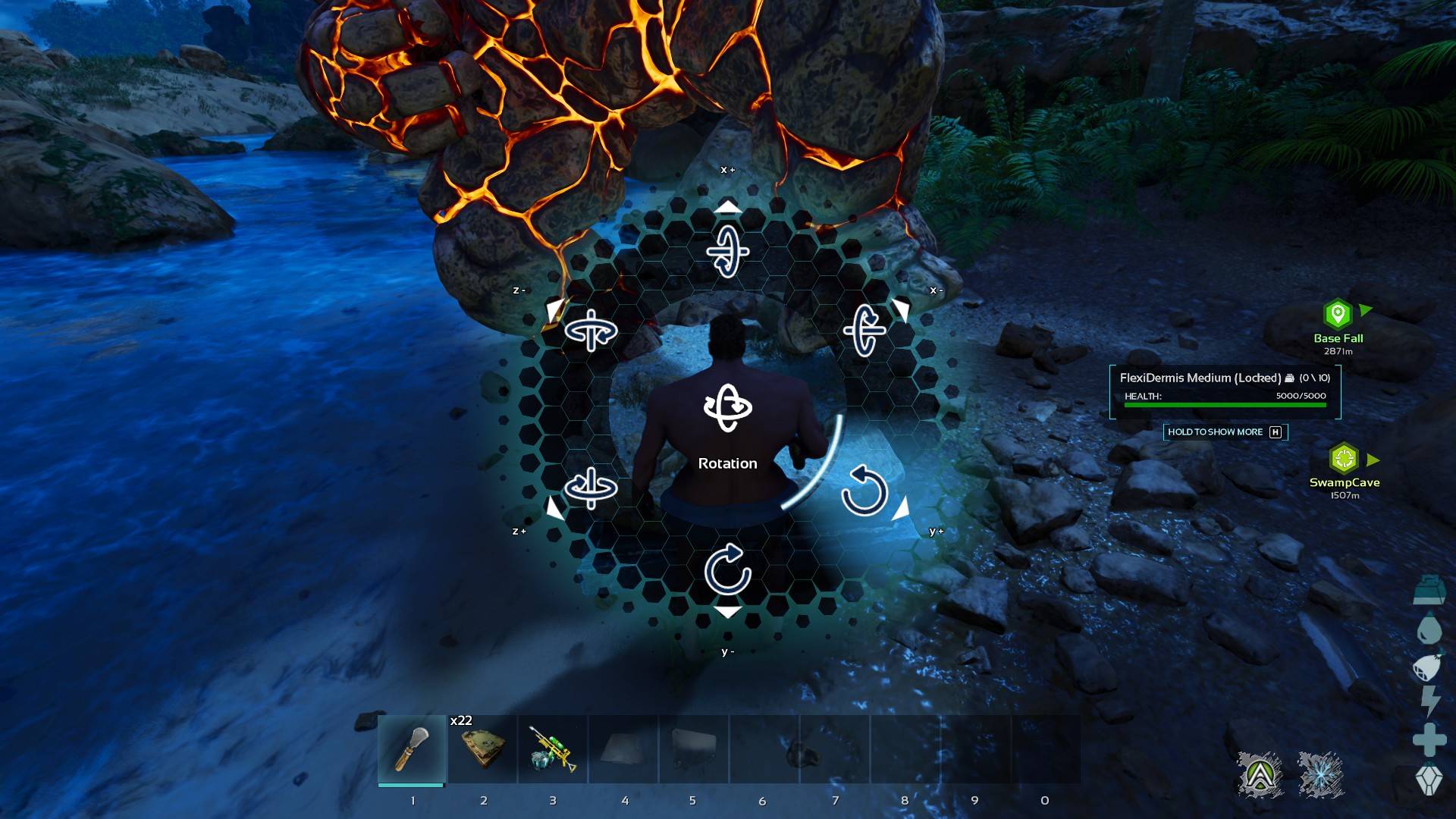The image size is (1456, 819).
Task: Click the plus-shaped health status icon
Action: coord(1429,740)
